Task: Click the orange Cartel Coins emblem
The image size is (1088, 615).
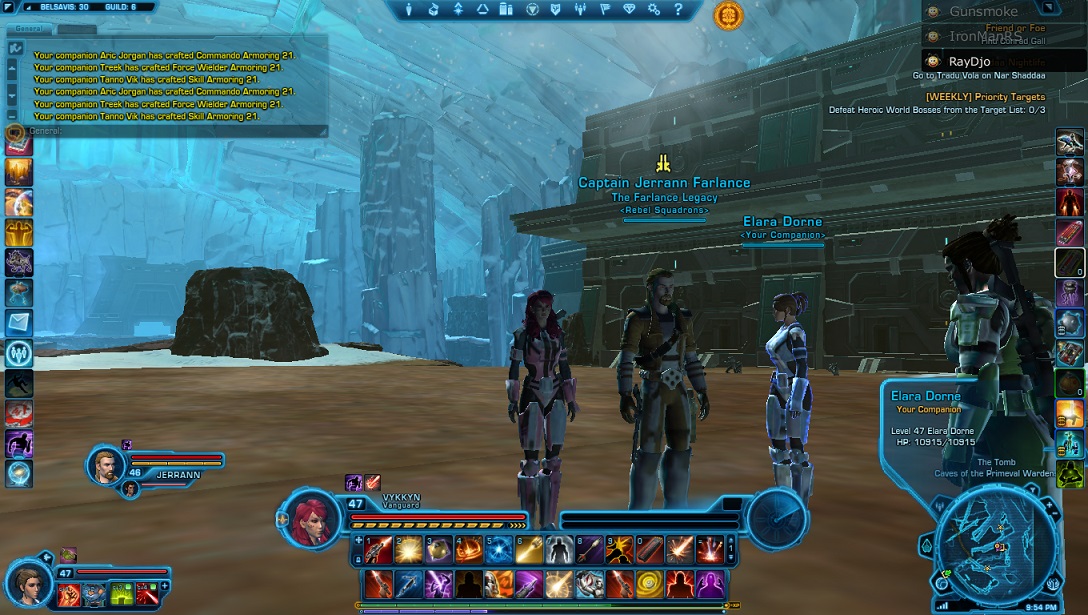Action: pos(728,15)
